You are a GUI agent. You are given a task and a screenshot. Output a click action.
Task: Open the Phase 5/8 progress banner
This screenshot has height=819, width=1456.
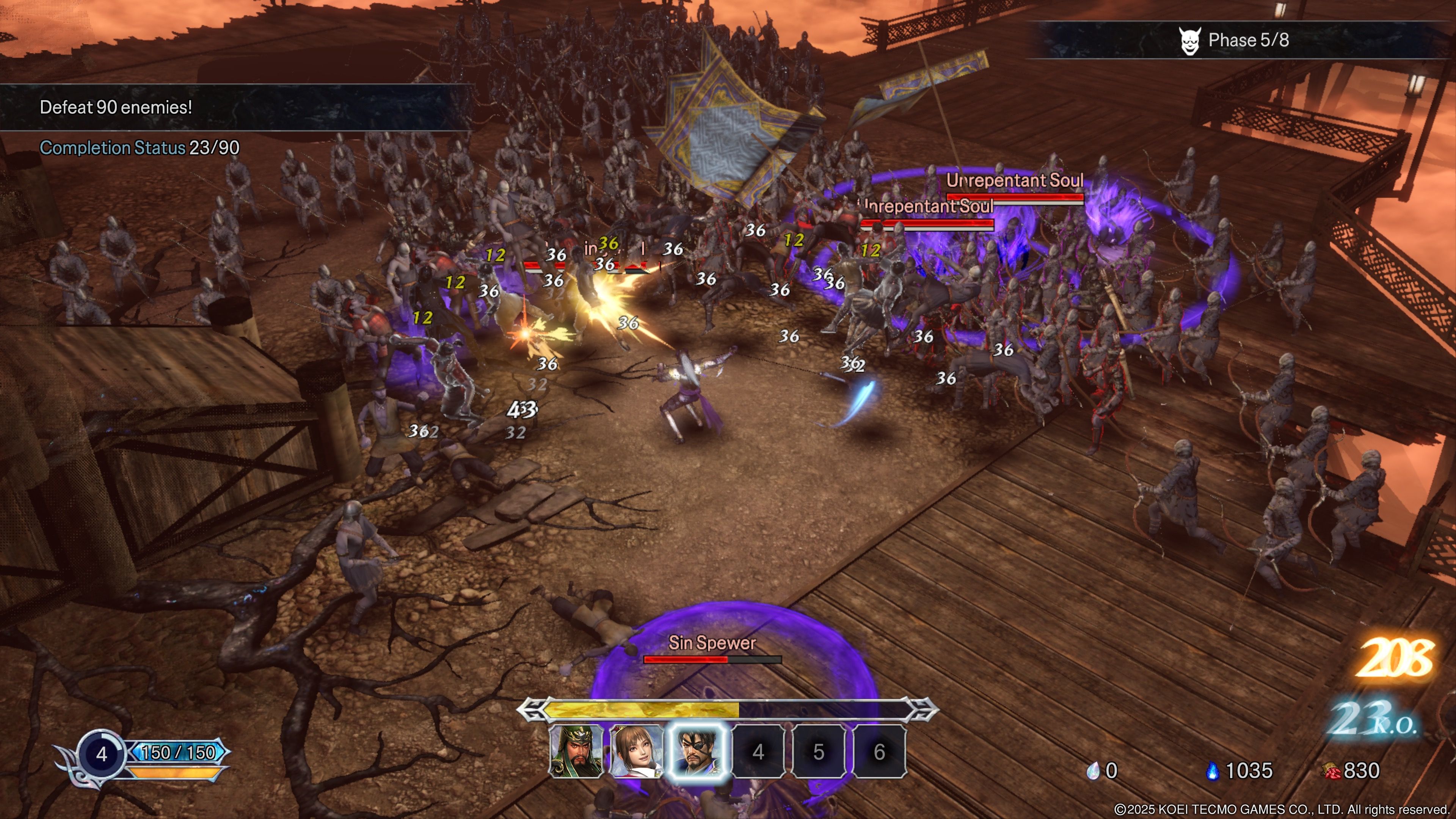[x=1244, y=41]
